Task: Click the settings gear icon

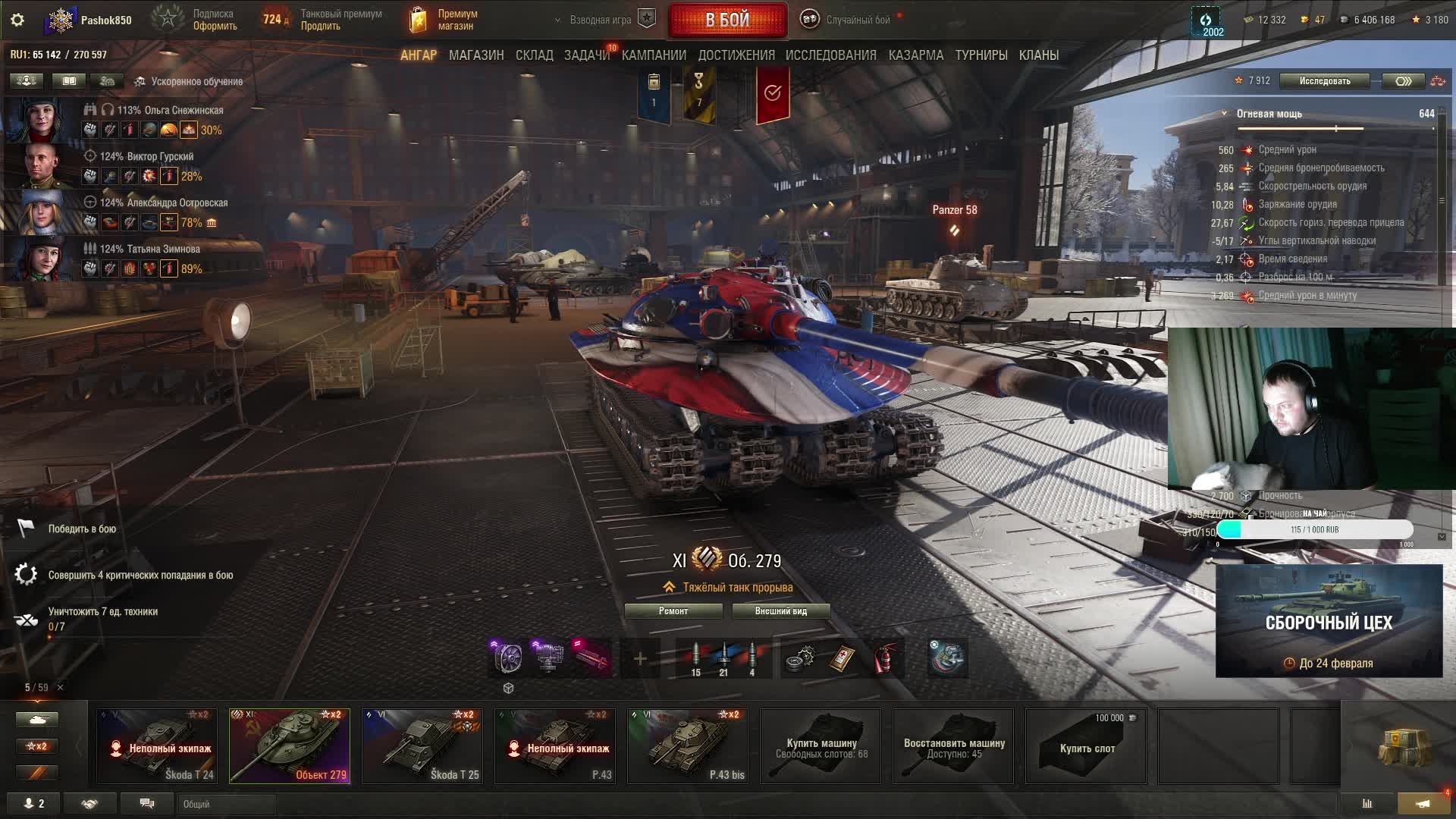Action: tap(17, 20)
